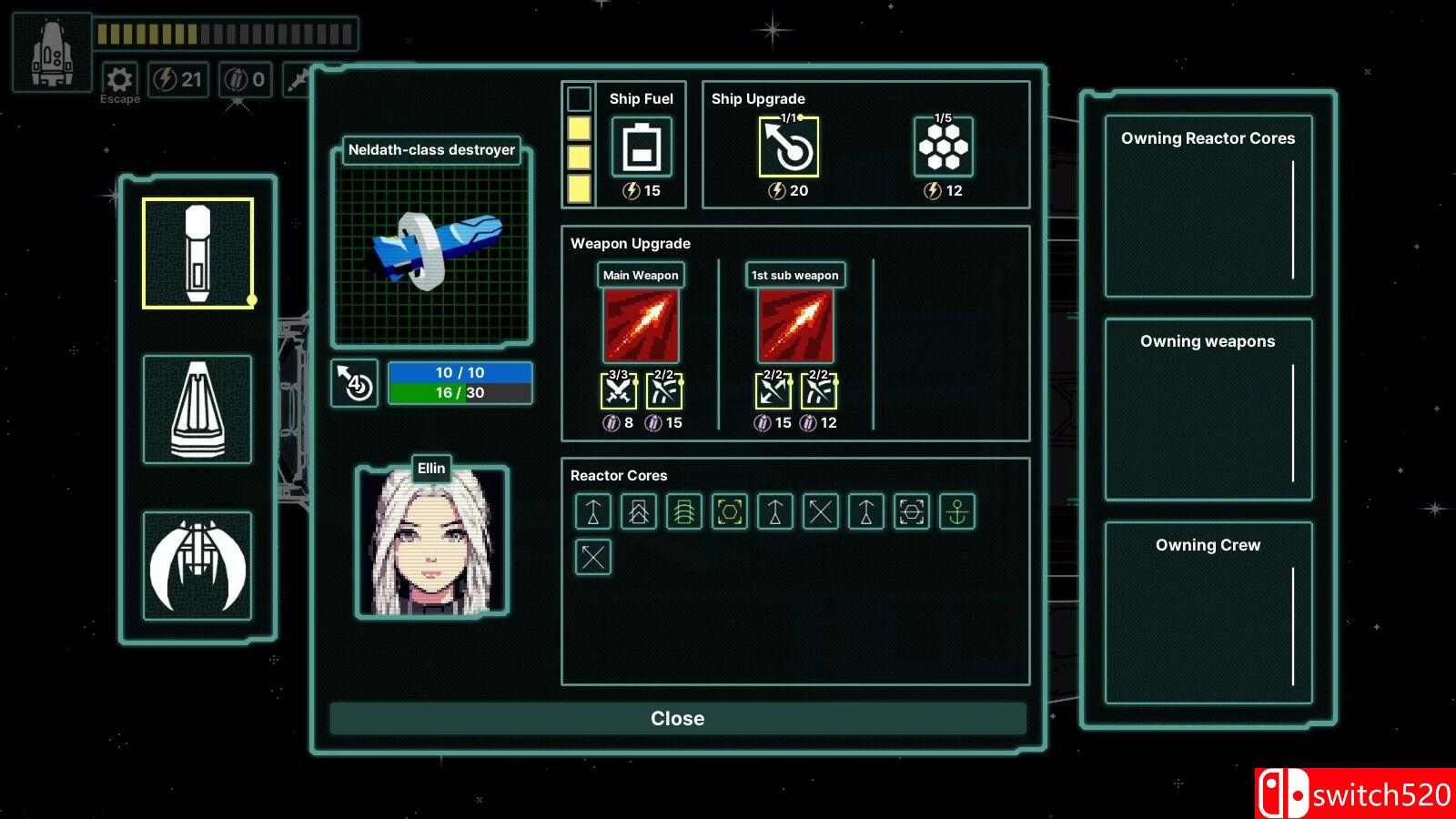
Task: Select the green wave reactor core icon
Action: (683, 512)
